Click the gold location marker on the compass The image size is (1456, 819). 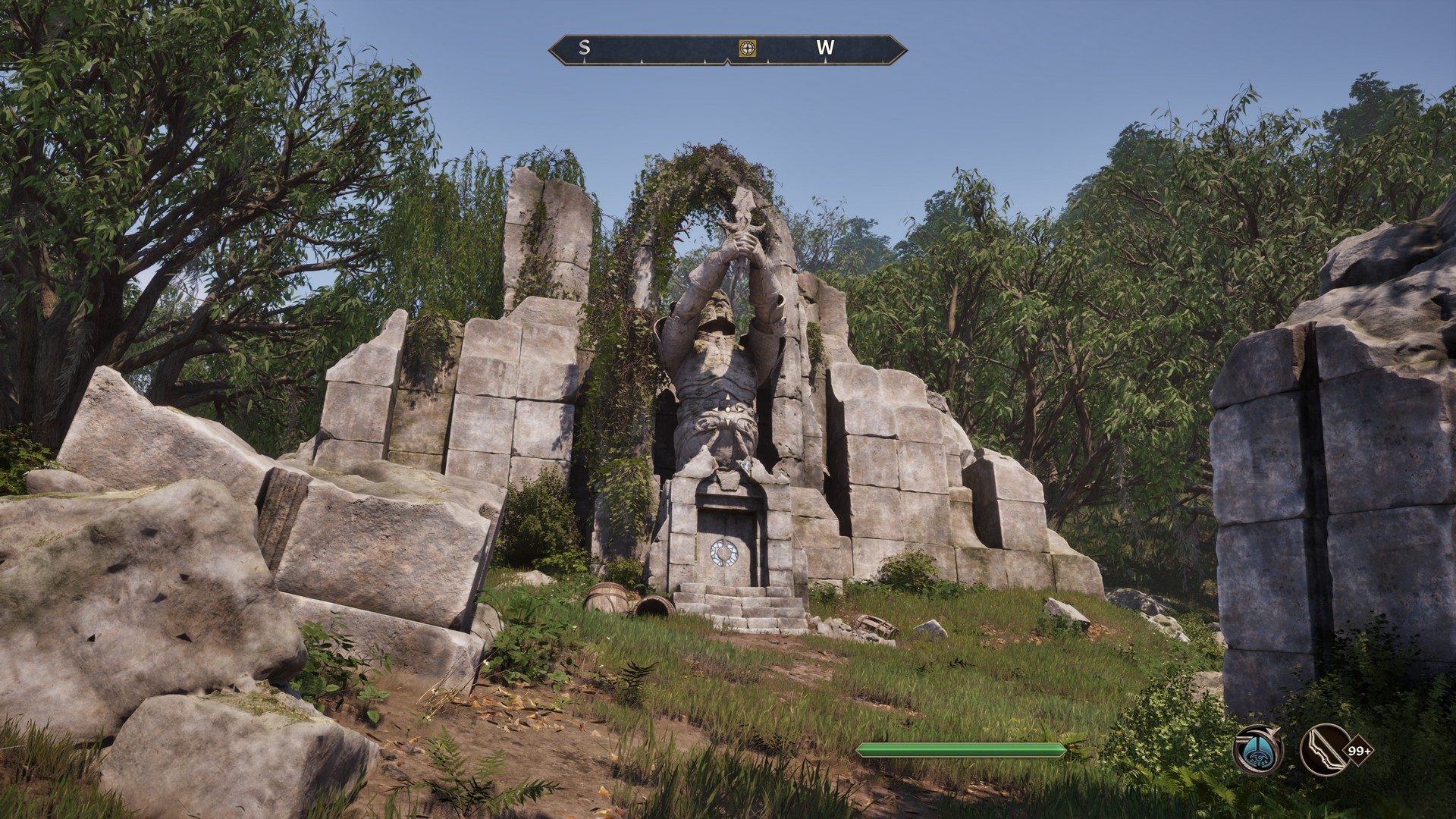point(748,48)
